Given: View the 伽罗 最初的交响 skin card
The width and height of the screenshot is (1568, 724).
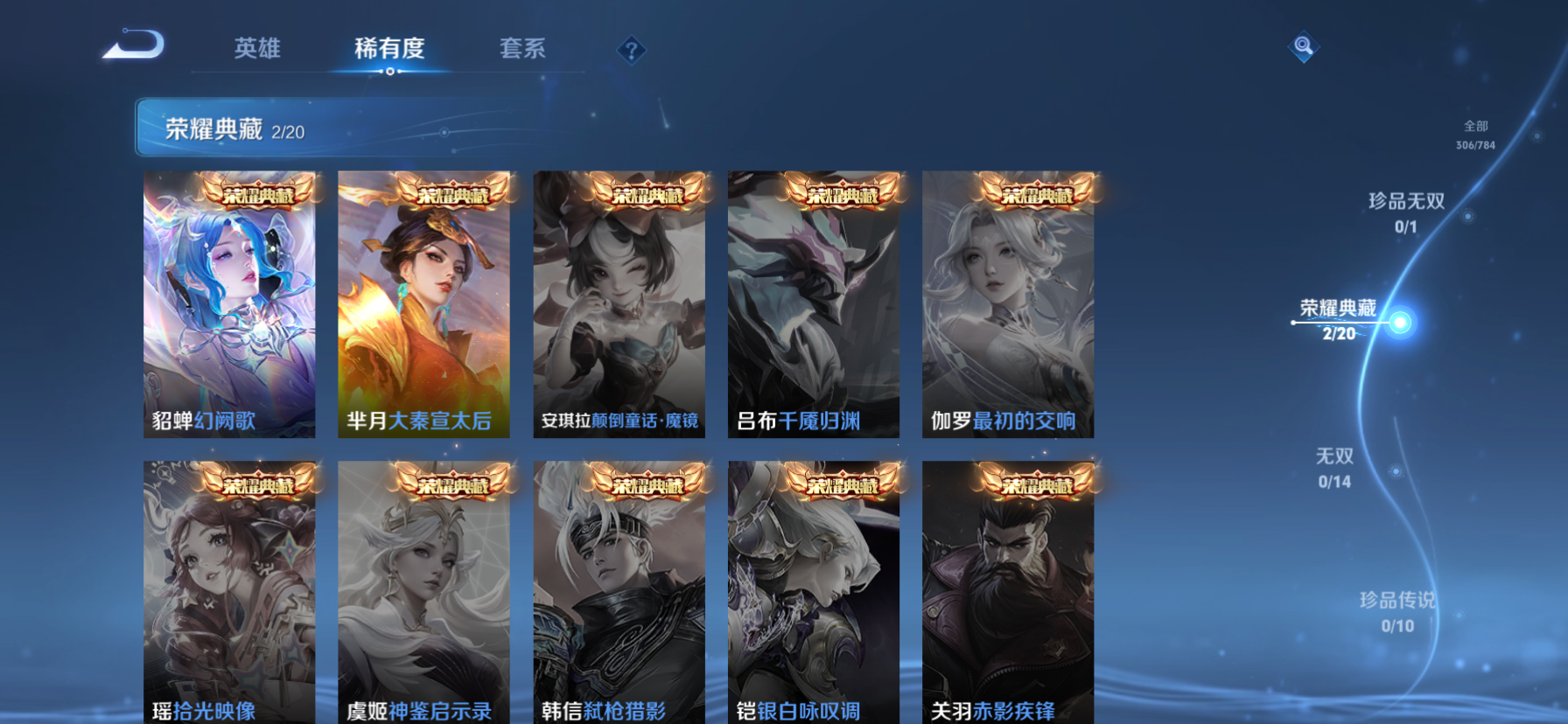Looking at the screenshot, I should 1007,304.
